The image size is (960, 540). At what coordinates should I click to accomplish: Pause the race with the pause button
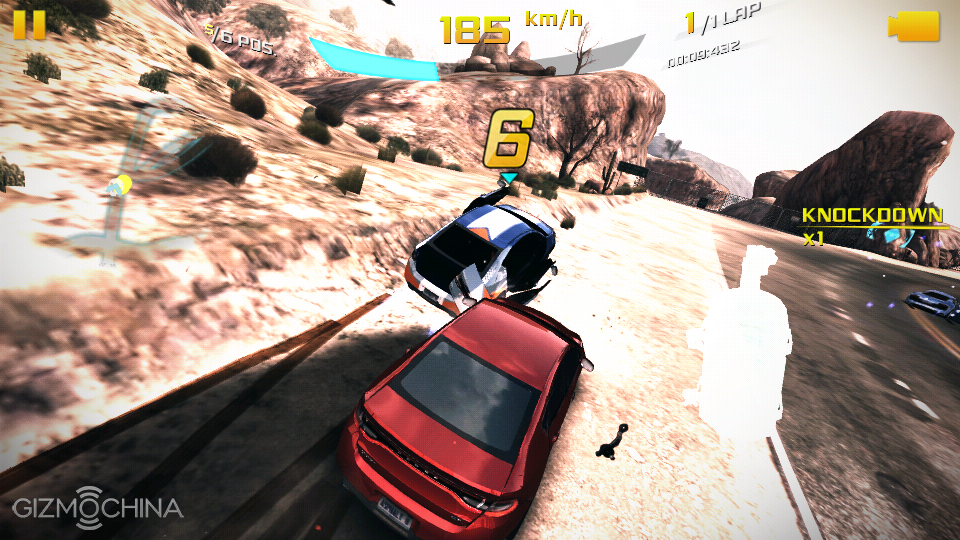tap(30, 24)
